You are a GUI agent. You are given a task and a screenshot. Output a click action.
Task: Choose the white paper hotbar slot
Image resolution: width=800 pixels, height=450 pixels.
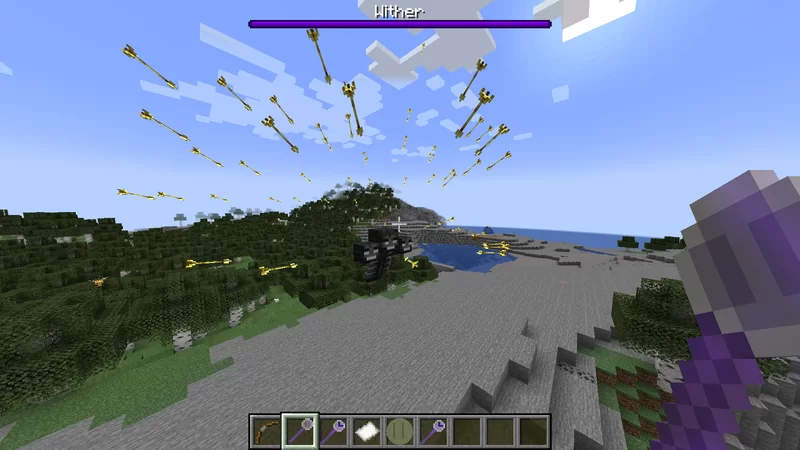(366, 431)
